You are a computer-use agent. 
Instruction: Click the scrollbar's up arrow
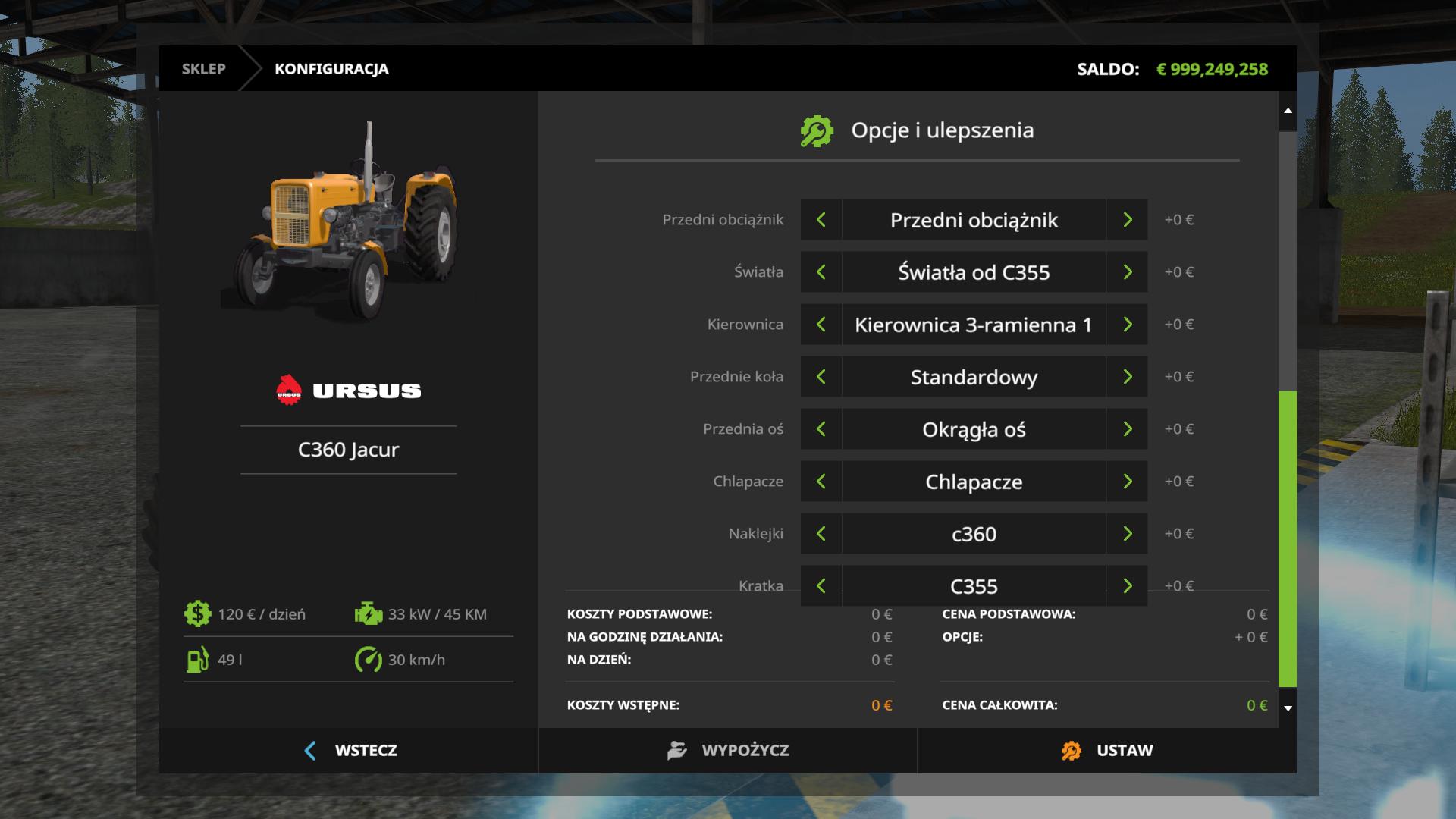click(1288, 111)
